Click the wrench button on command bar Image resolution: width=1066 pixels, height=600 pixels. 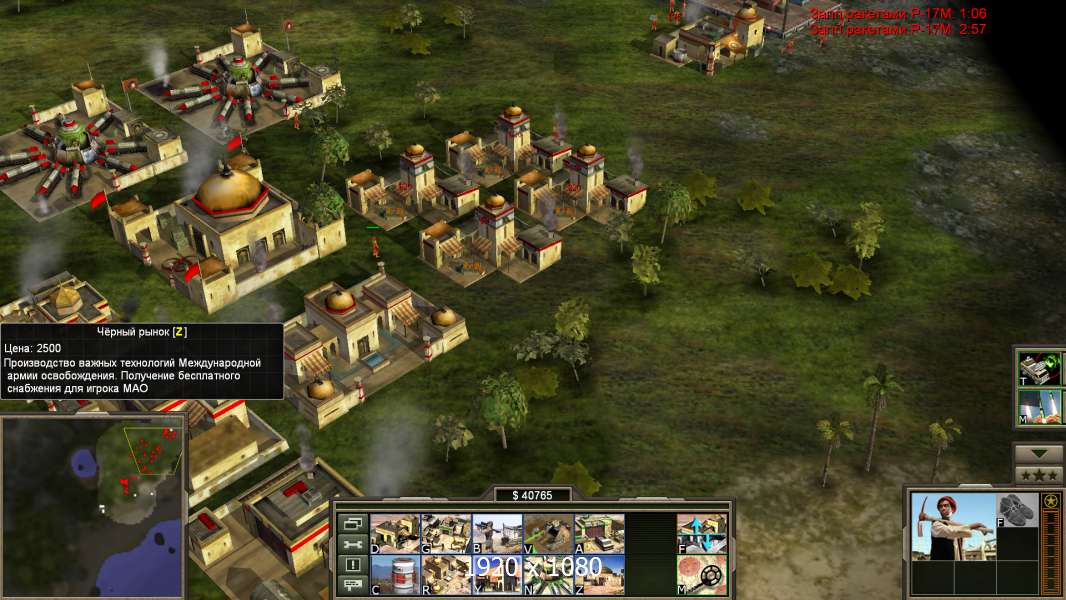(351, 544)
